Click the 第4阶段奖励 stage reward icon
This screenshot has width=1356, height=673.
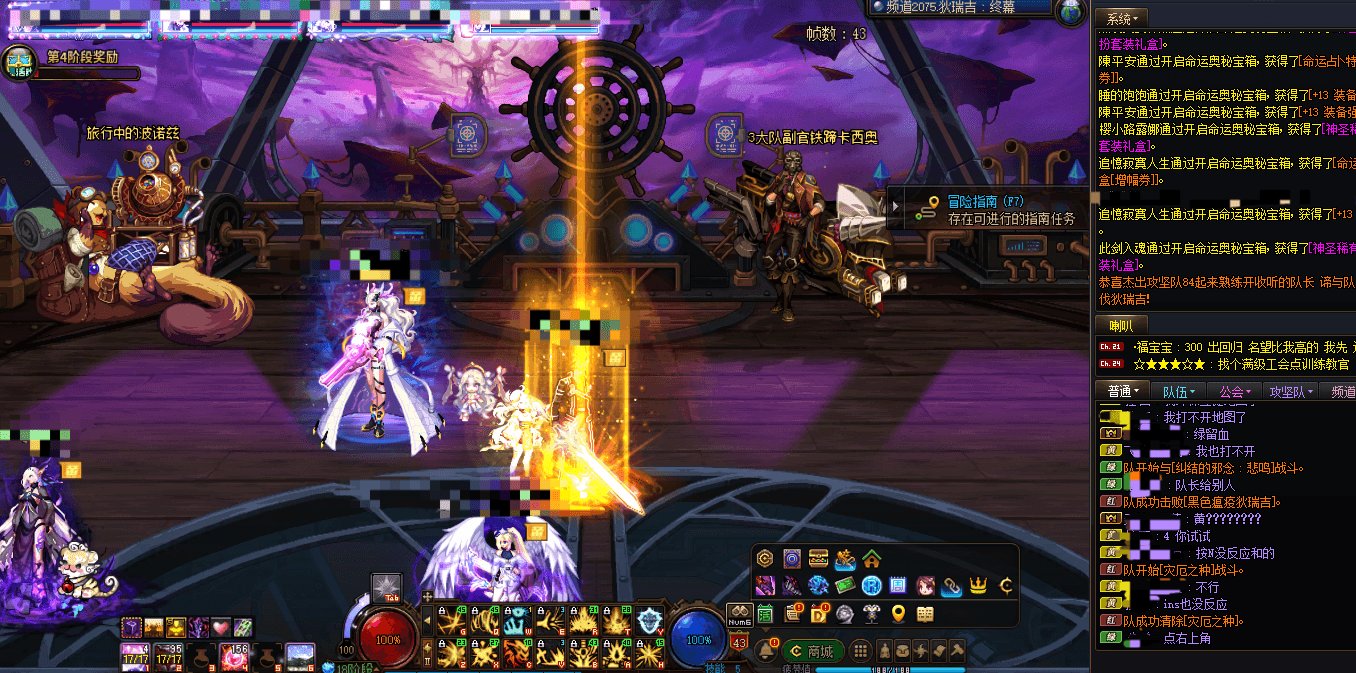point(20,62)
